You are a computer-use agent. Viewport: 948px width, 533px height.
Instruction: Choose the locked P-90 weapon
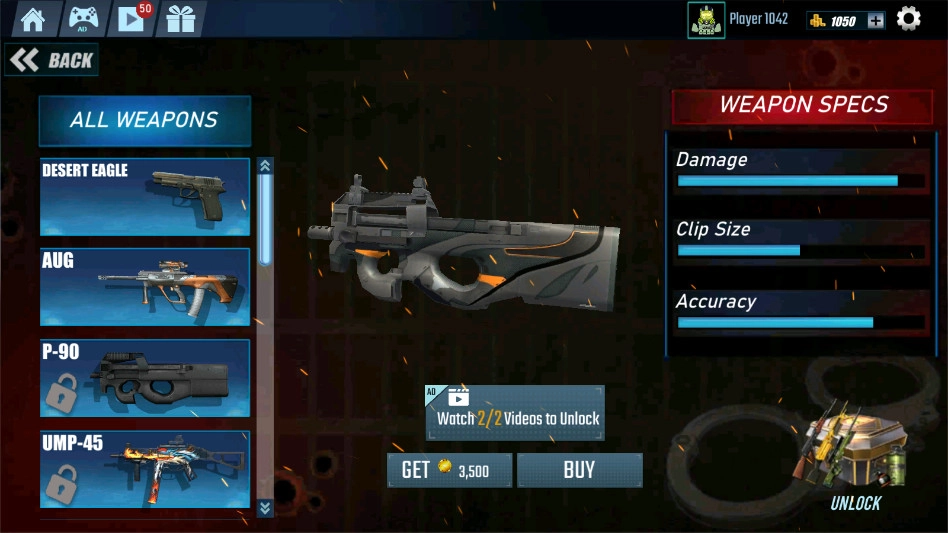[145, 378]
